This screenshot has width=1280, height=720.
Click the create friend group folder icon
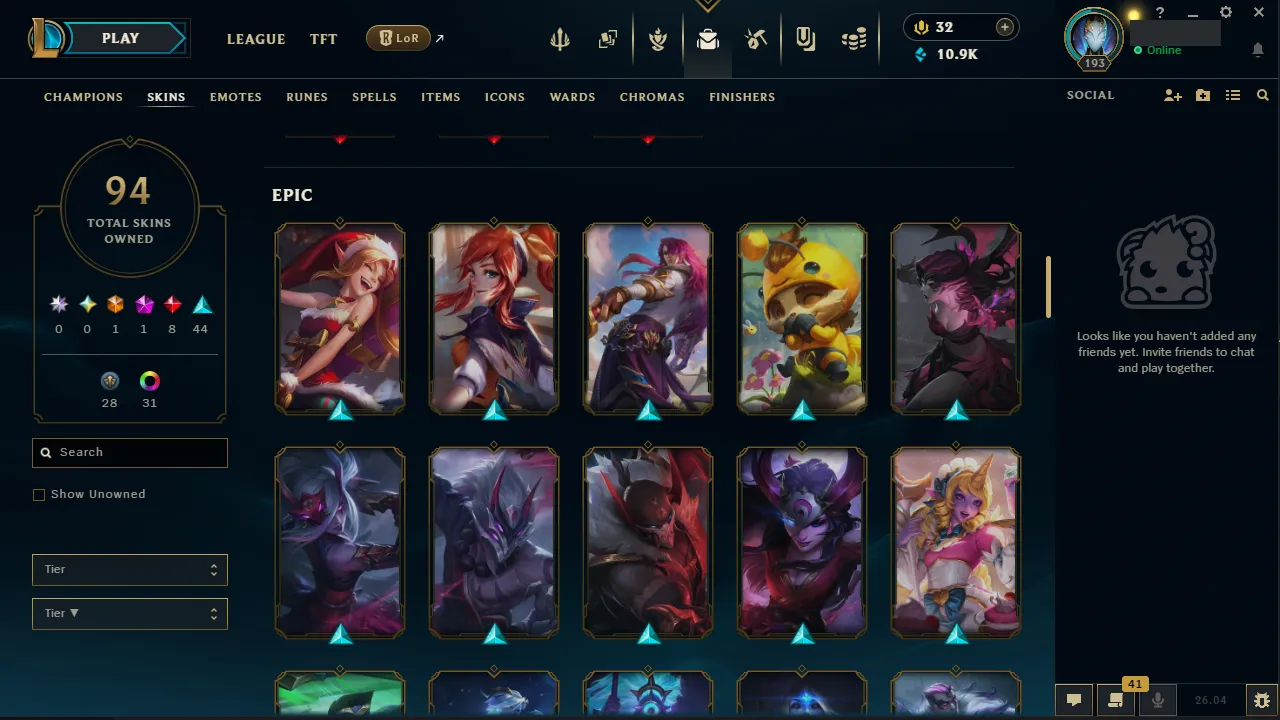[x=1202, y=95]
